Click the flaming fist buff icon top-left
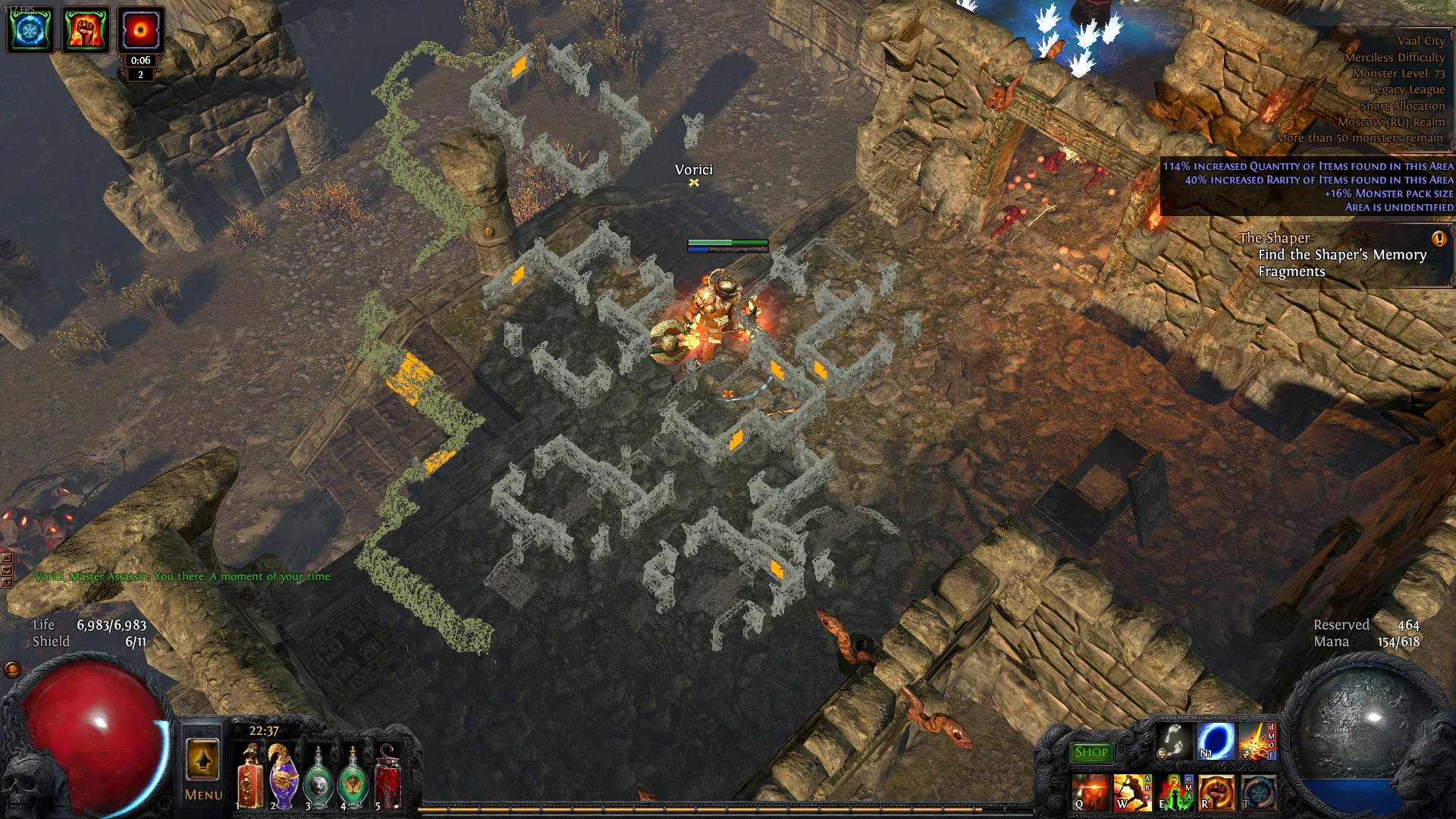This screenshot has width=1456, height=819. point(86,29)
